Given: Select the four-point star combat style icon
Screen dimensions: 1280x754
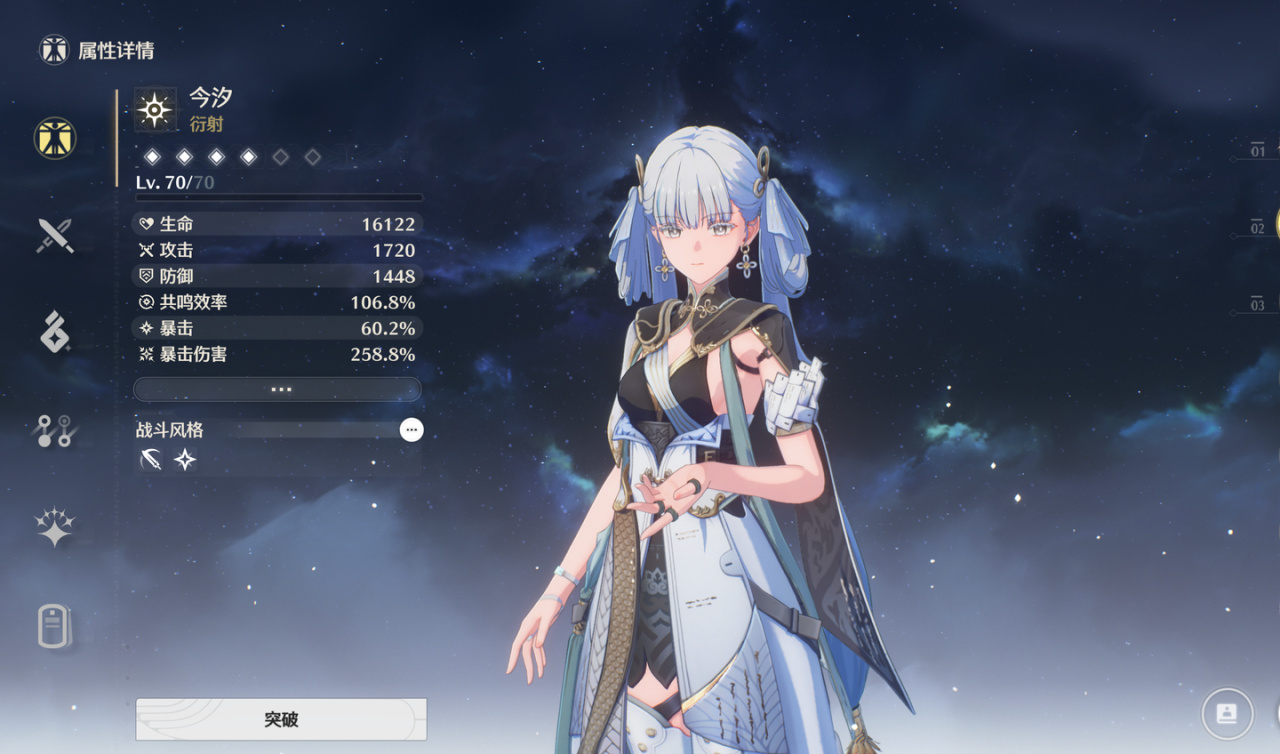Looking at the screenshot, I should click(x=185, y=460).
